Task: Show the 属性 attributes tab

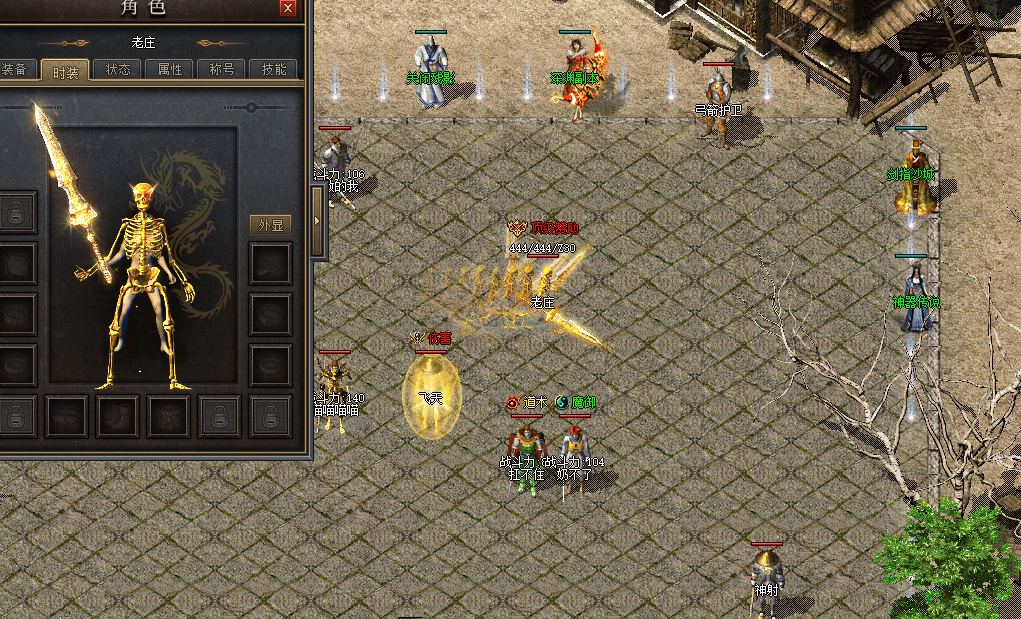Action: [x=170, y=70]
